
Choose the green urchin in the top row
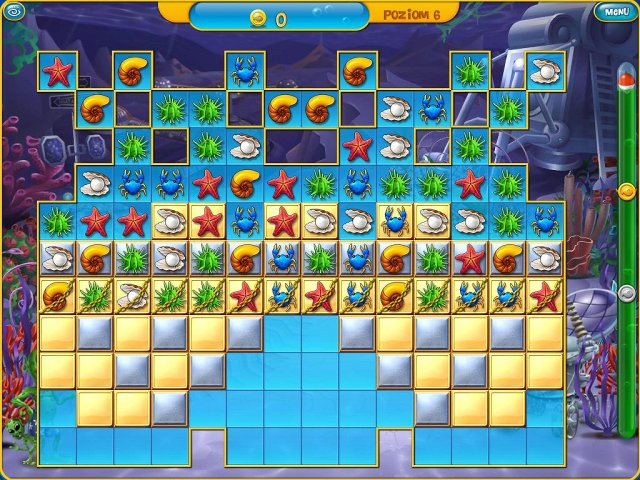pyautogui.click(x=470, y=71)
